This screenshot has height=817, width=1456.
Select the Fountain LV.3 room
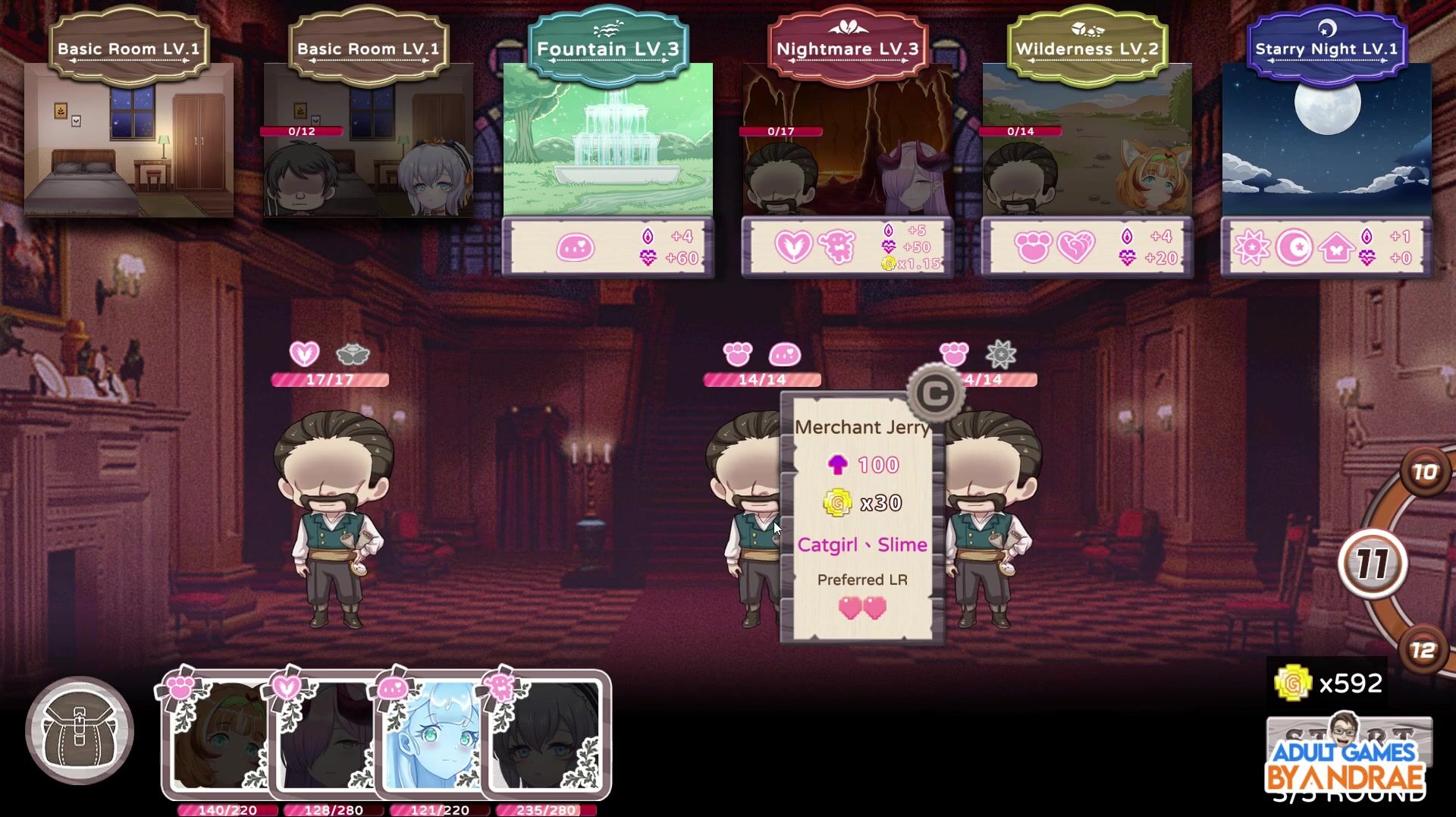[x=607, y=140]
